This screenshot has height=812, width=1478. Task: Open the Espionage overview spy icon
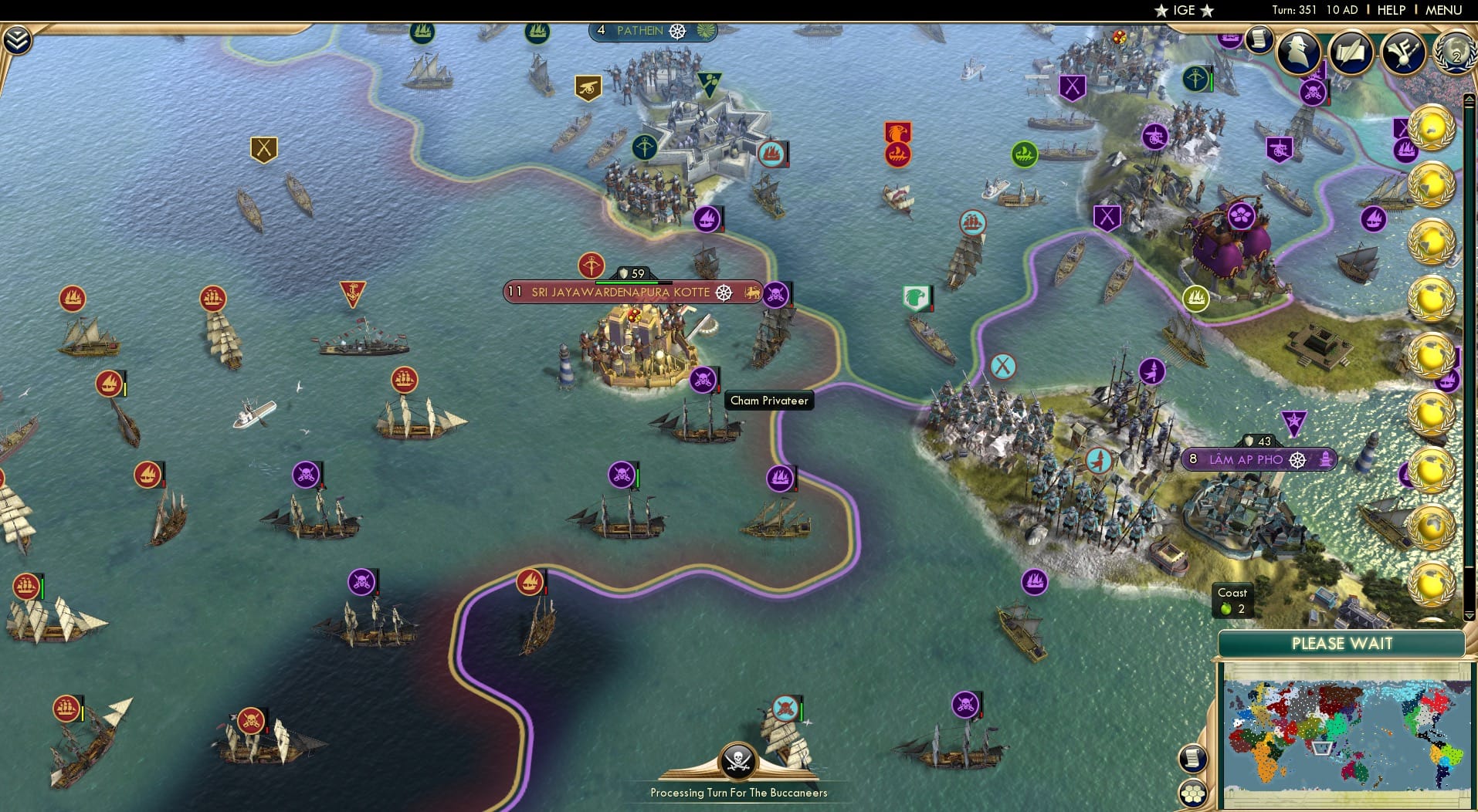point(1297,51)
